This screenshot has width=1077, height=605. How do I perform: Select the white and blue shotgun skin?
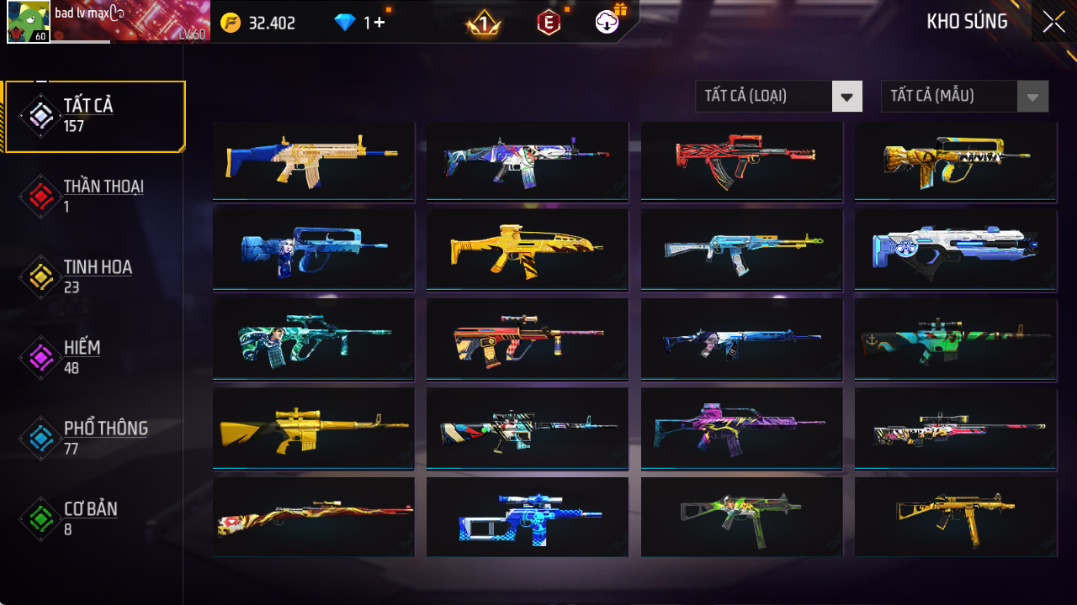[x=955, y=249]
